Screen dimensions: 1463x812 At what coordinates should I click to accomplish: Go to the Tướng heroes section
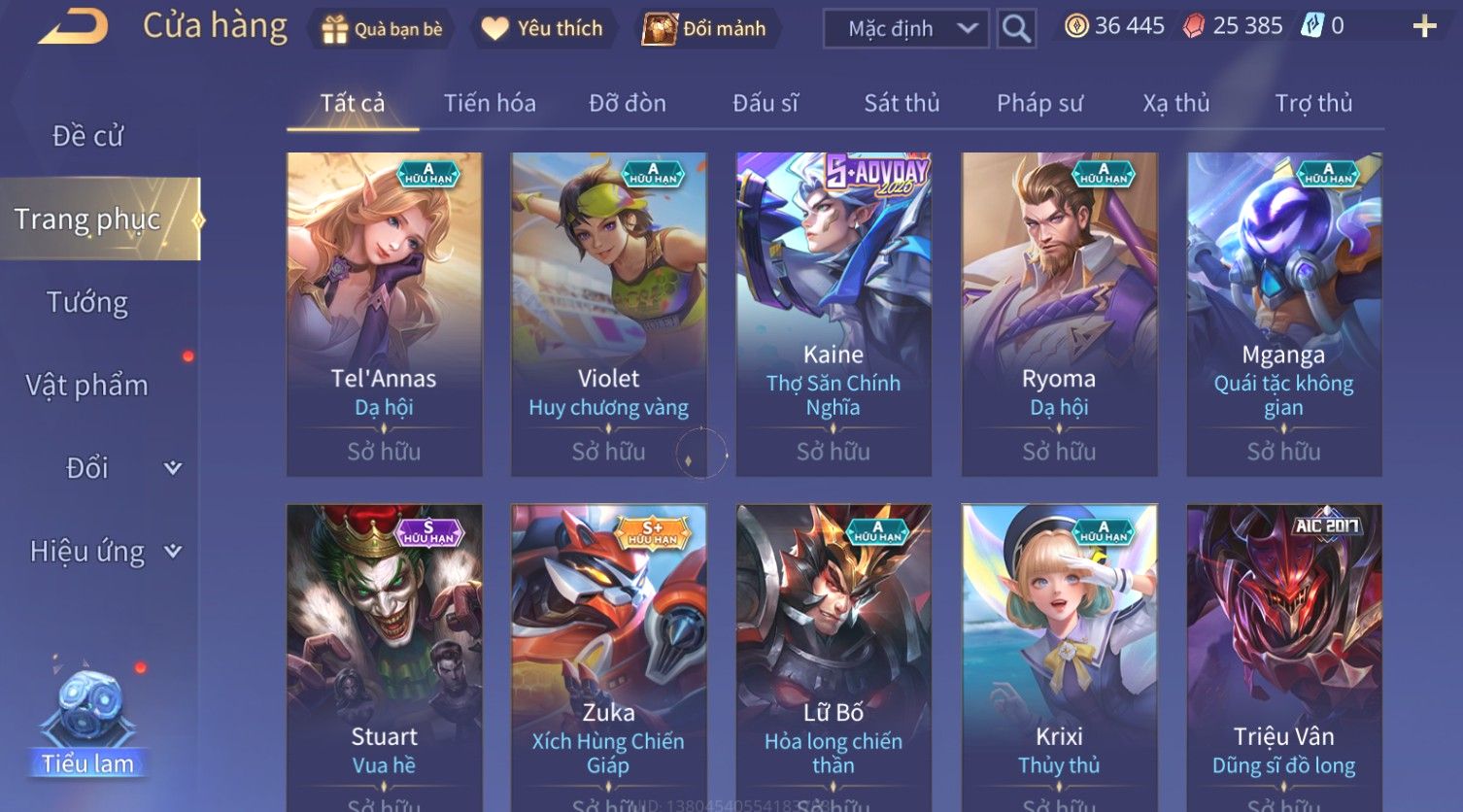(x=87, y=303)
